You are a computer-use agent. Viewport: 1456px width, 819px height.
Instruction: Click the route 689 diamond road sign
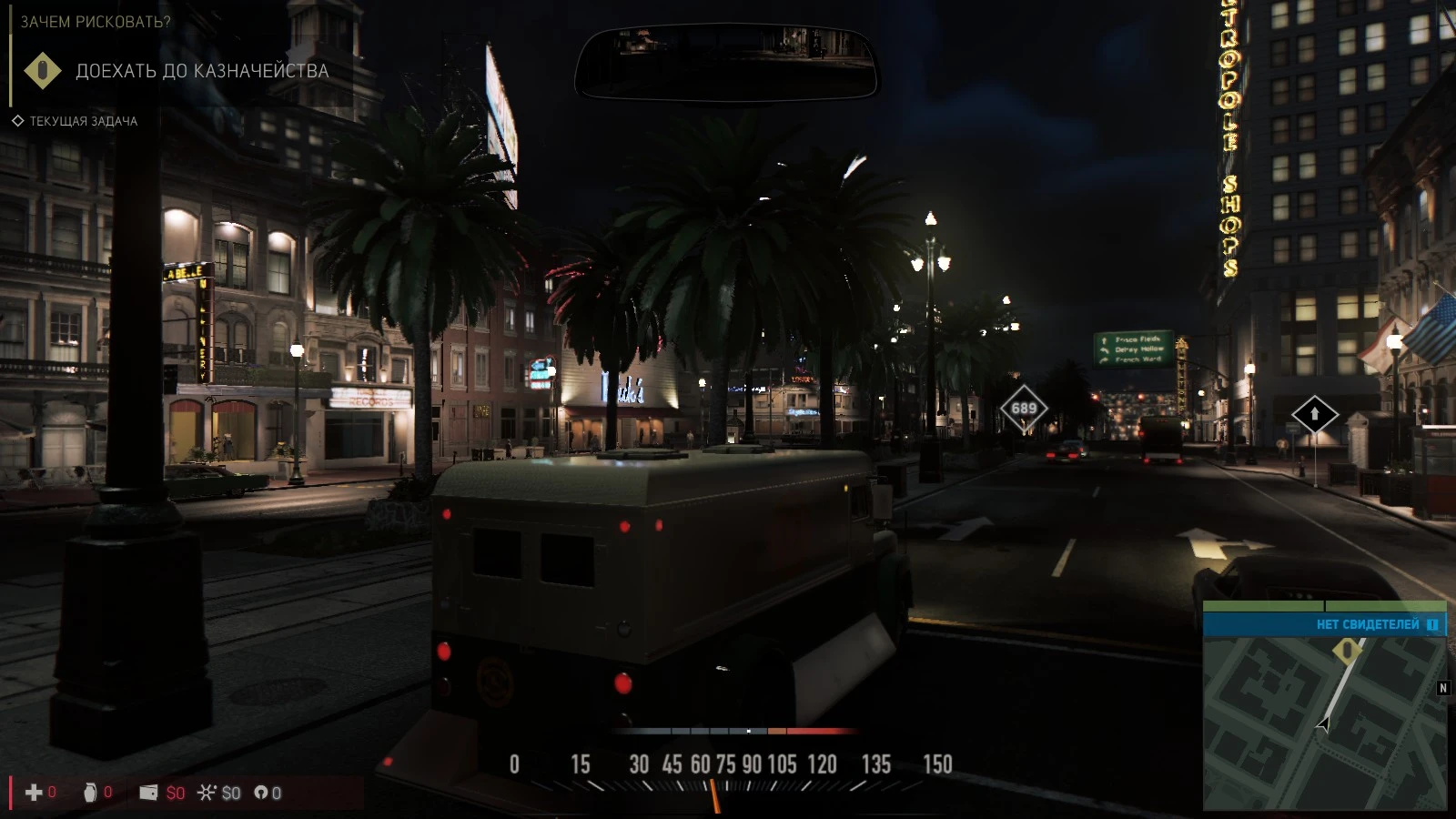[1023, 407]
